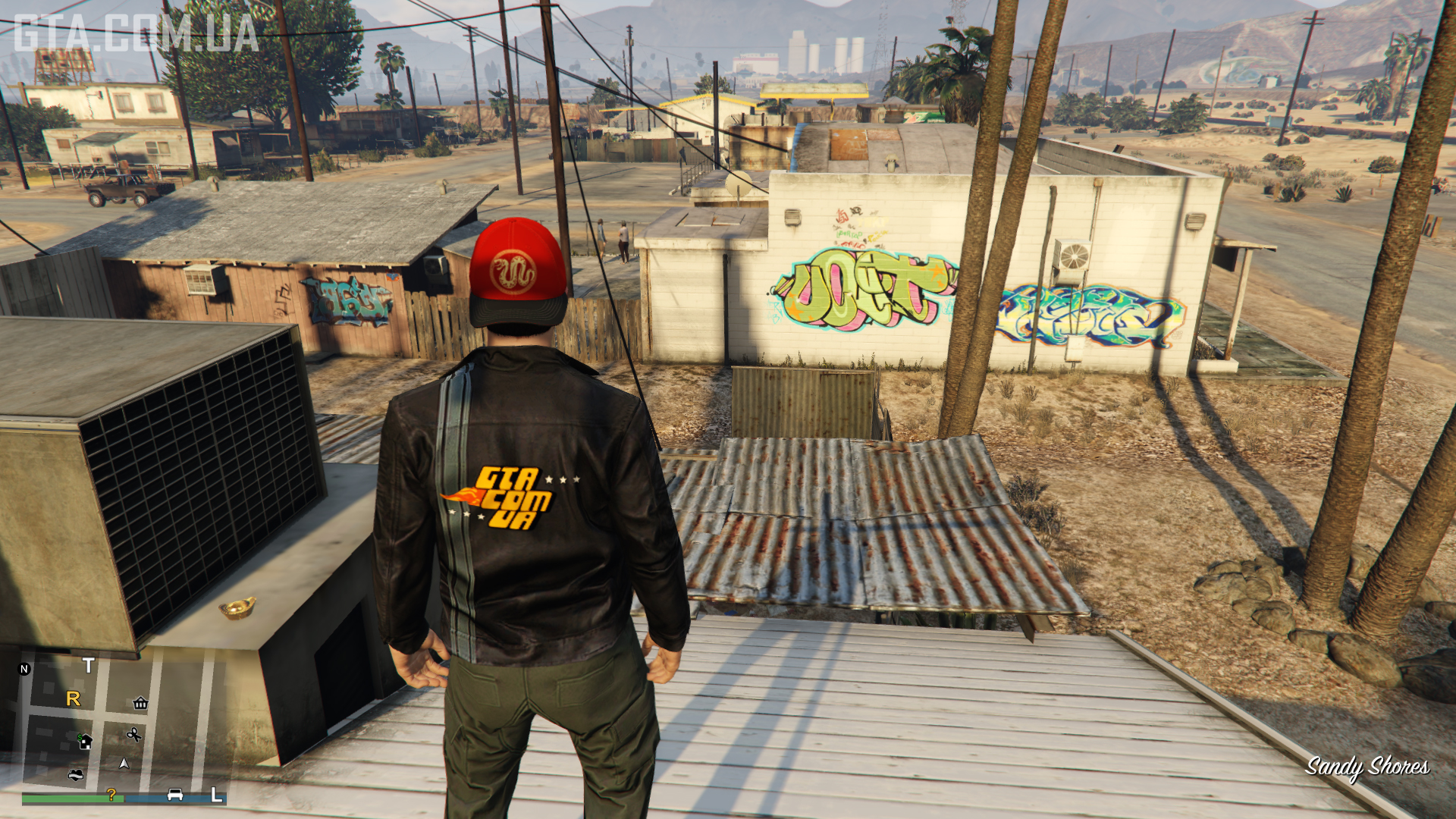Viewport: 1456px width, 819px height.
Task: Select the white T blip on minimap
Action: point(89,666)
